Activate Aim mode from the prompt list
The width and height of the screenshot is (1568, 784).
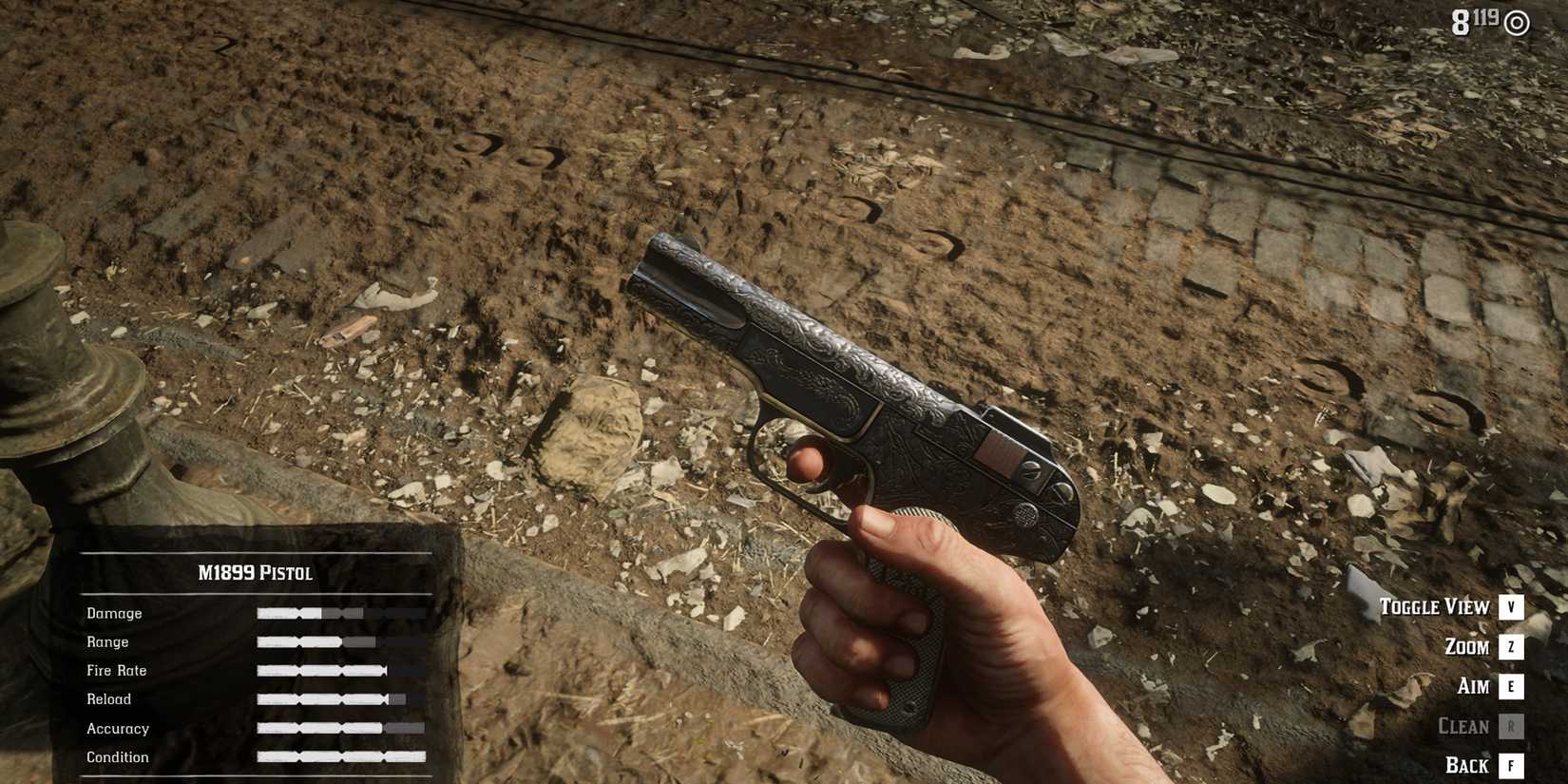pyautogui.click(x=1473, y=686)
